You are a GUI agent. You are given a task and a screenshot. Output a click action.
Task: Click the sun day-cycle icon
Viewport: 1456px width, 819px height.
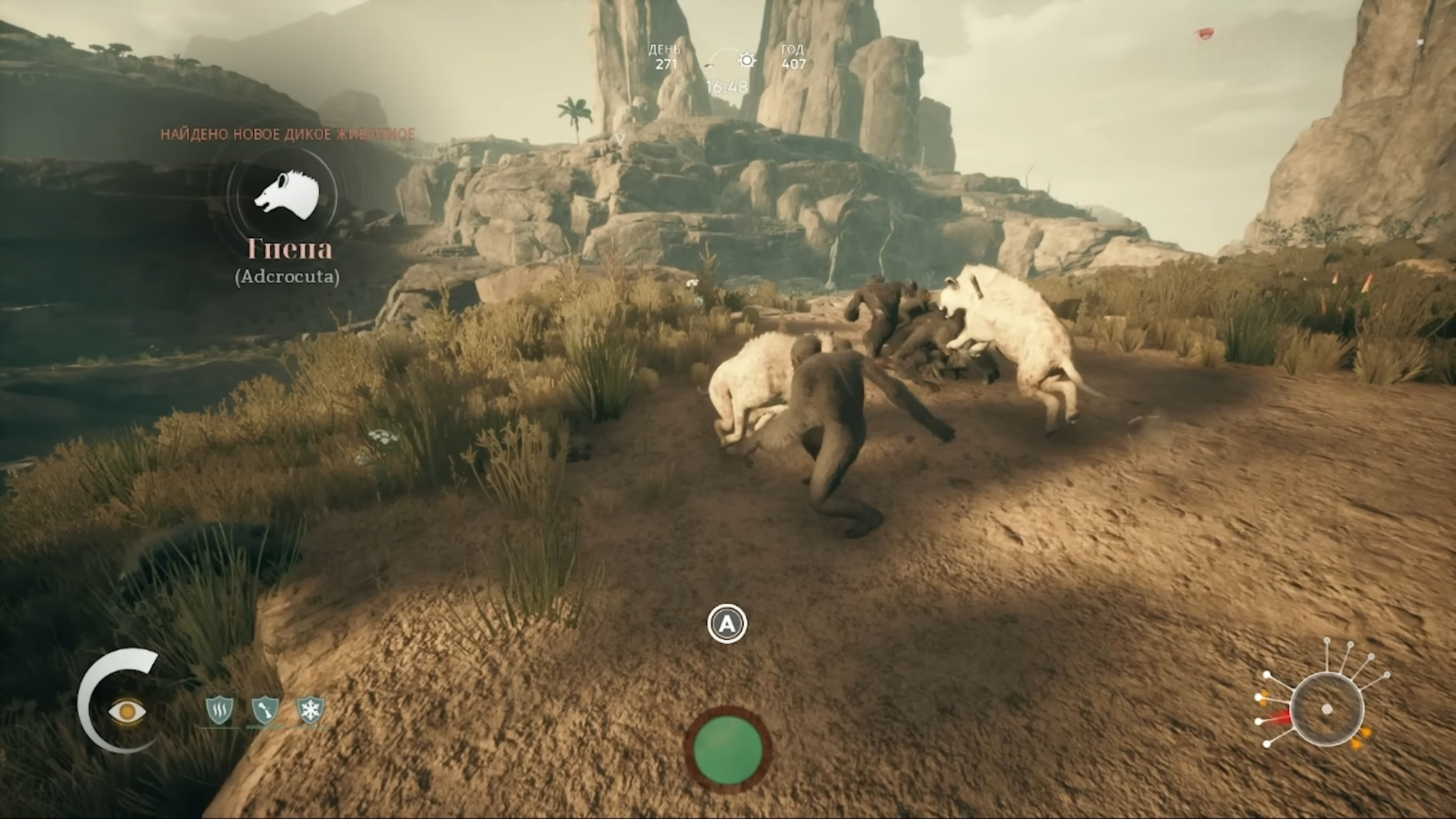click(x=746, y=60)
